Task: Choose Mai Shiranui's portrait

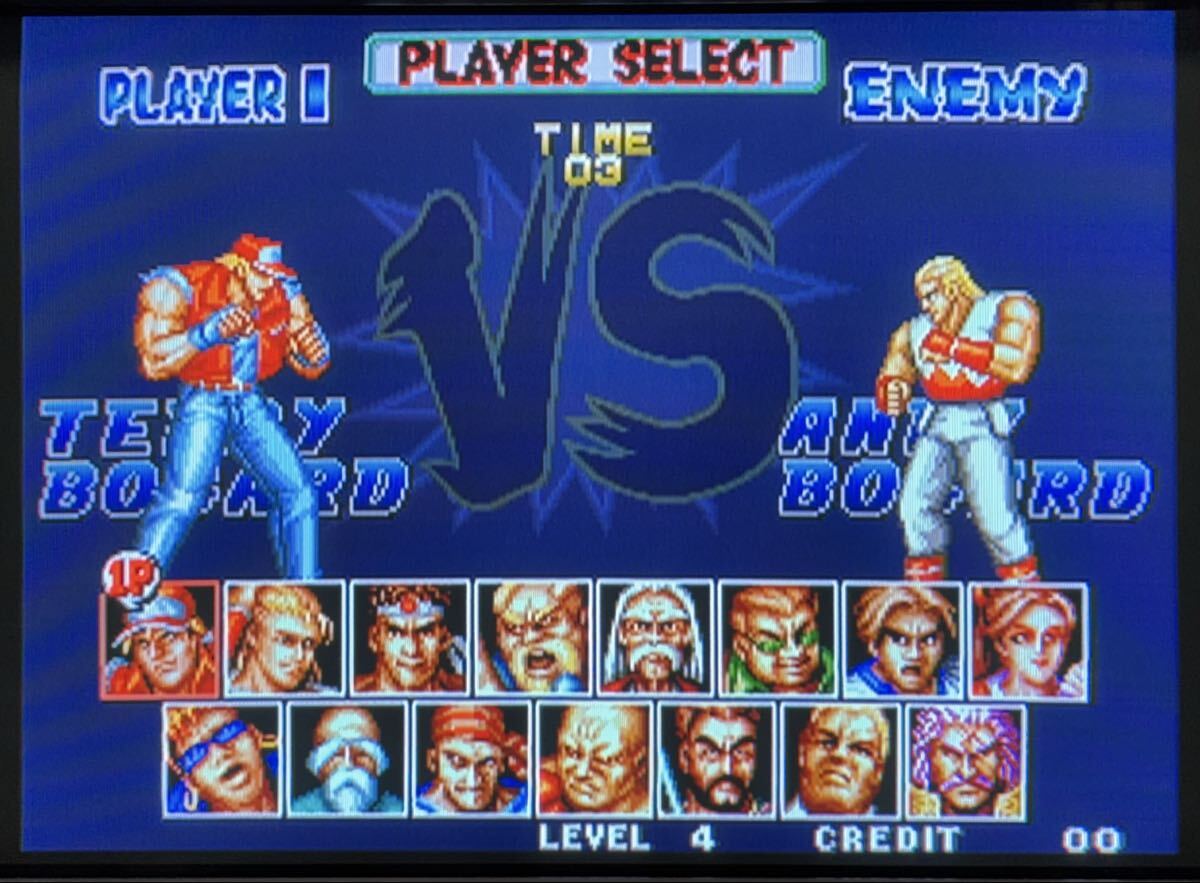Action: pyautogui.click(x=1027, y=639)
